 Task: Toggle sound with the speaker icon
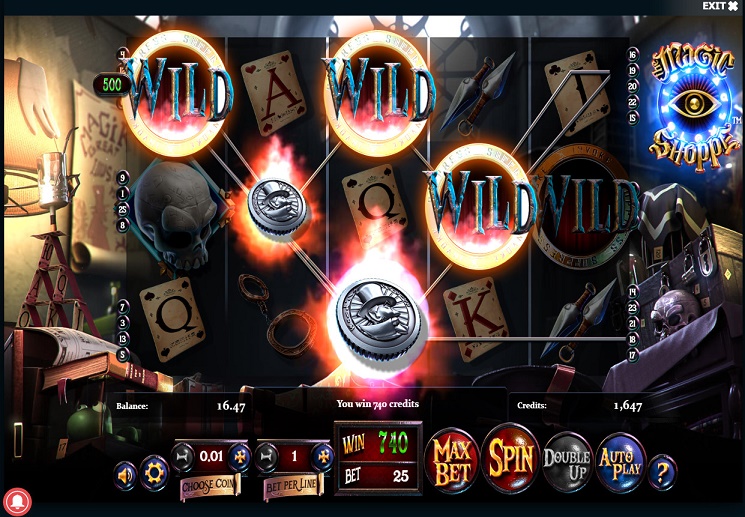pos(125,474)
